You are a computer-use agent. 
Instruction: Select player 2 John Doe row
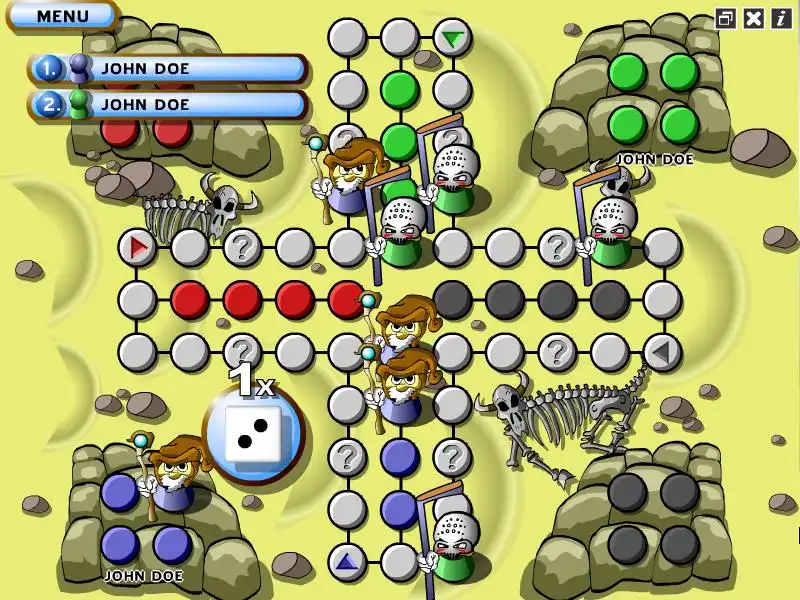pos(168,103)
